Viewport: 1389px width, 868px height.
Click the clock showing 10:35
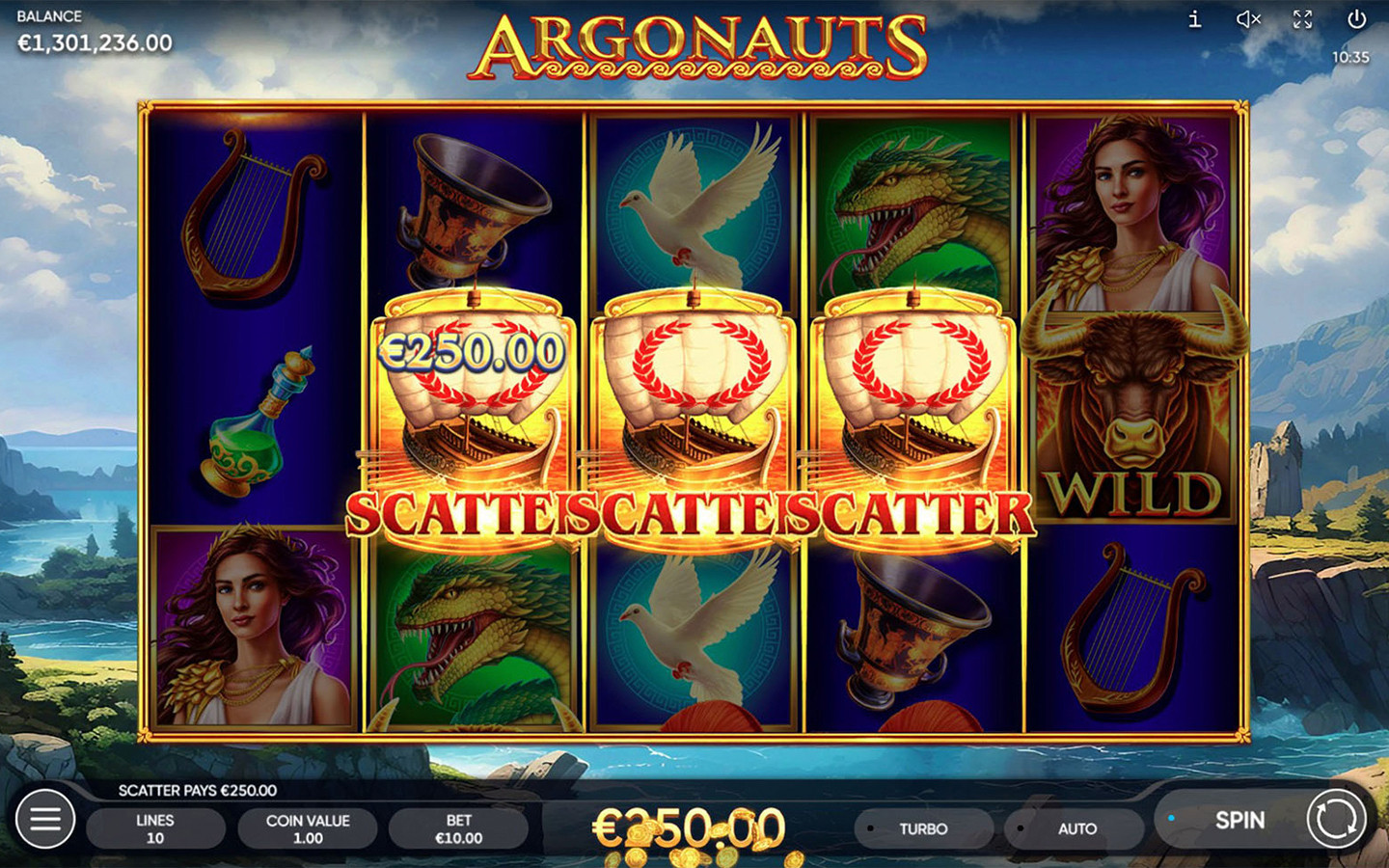(x=1350, y=58)
